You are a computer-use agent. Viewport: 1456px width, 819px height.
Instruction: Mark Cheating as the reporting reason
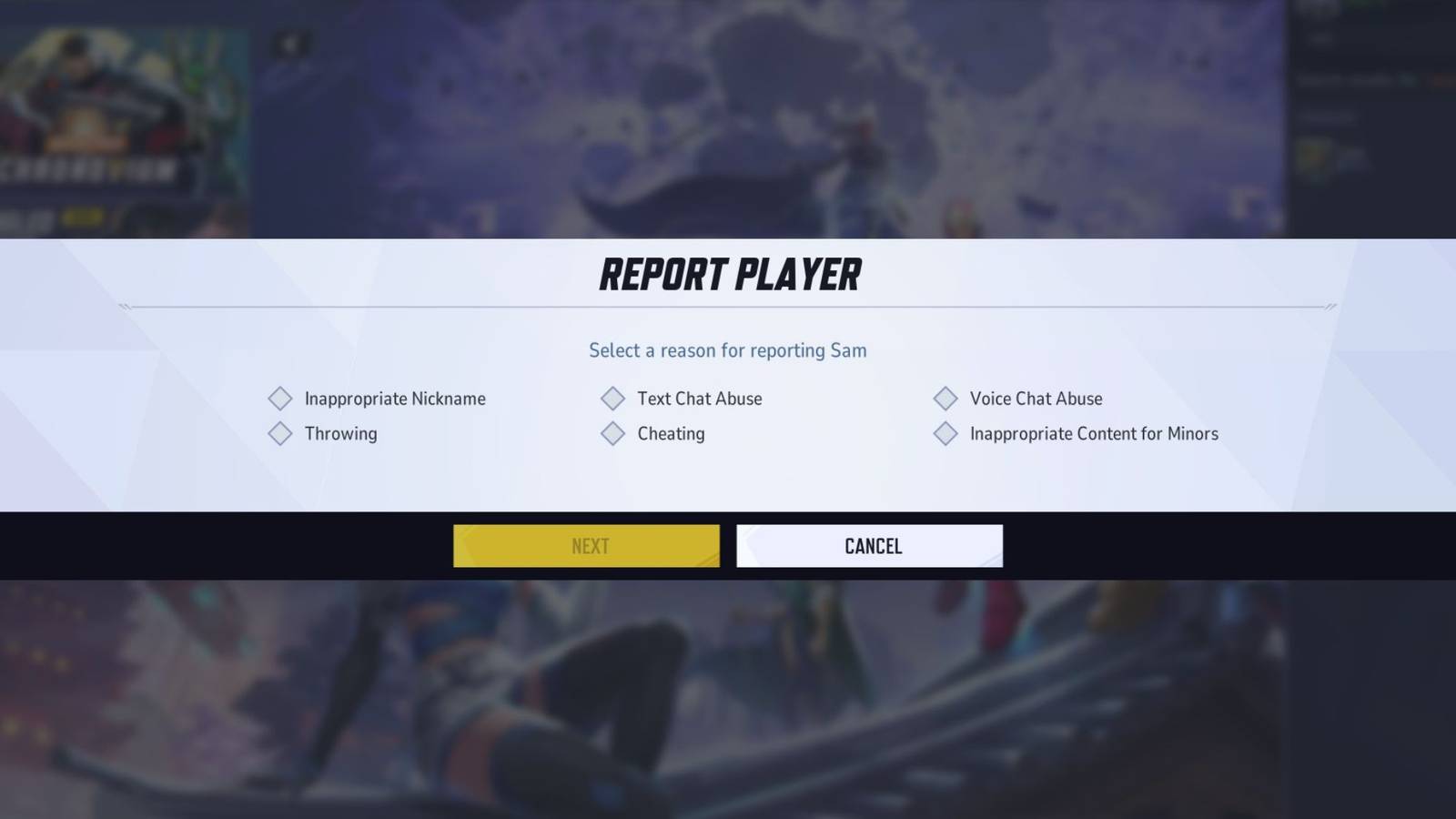pyautogui.click(x=671, y=434)
